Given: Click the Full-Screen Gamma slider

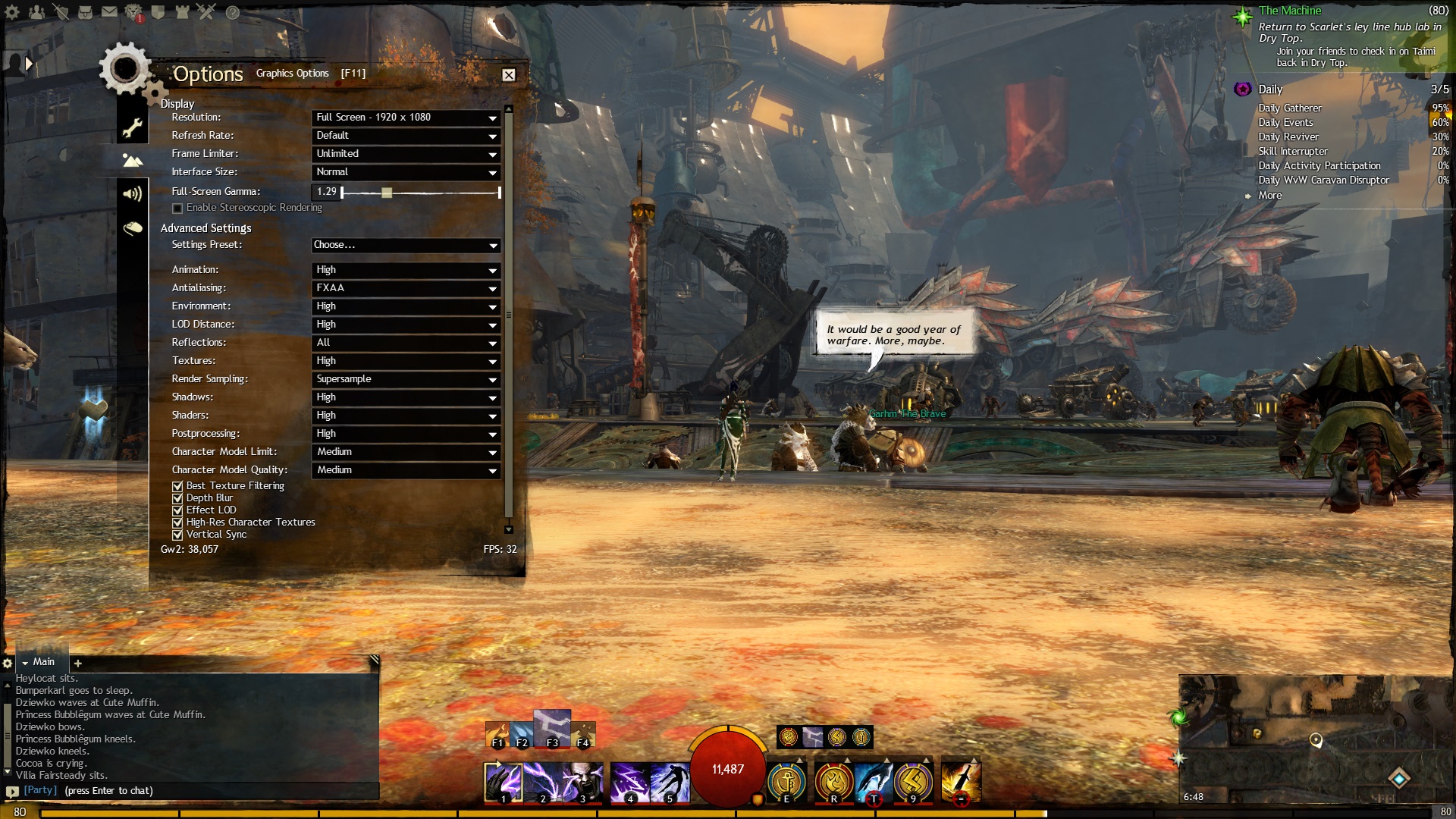Looking at the screenshot, I should click(x=387, y=193).
